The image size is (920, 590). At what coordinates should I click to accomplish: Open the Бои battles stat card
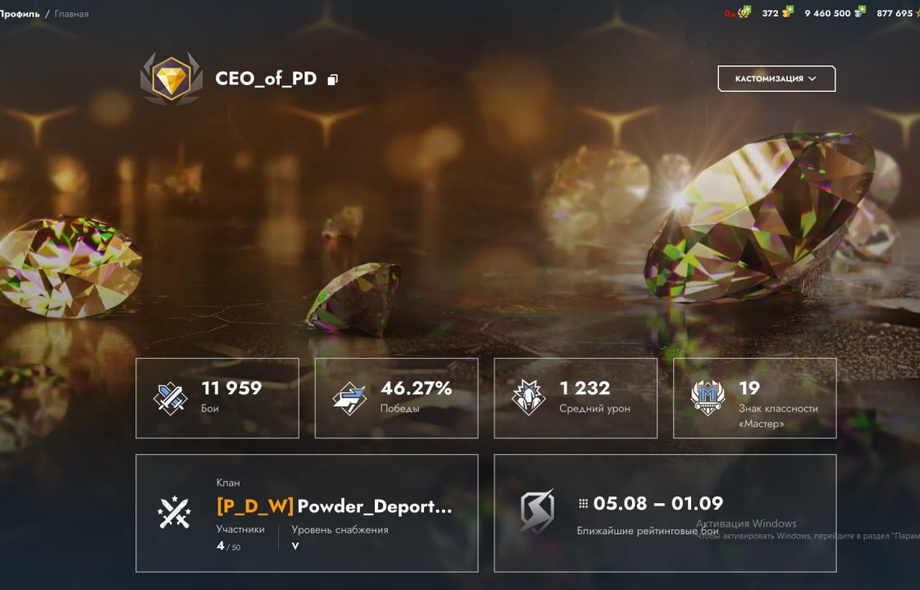(217, 398)
